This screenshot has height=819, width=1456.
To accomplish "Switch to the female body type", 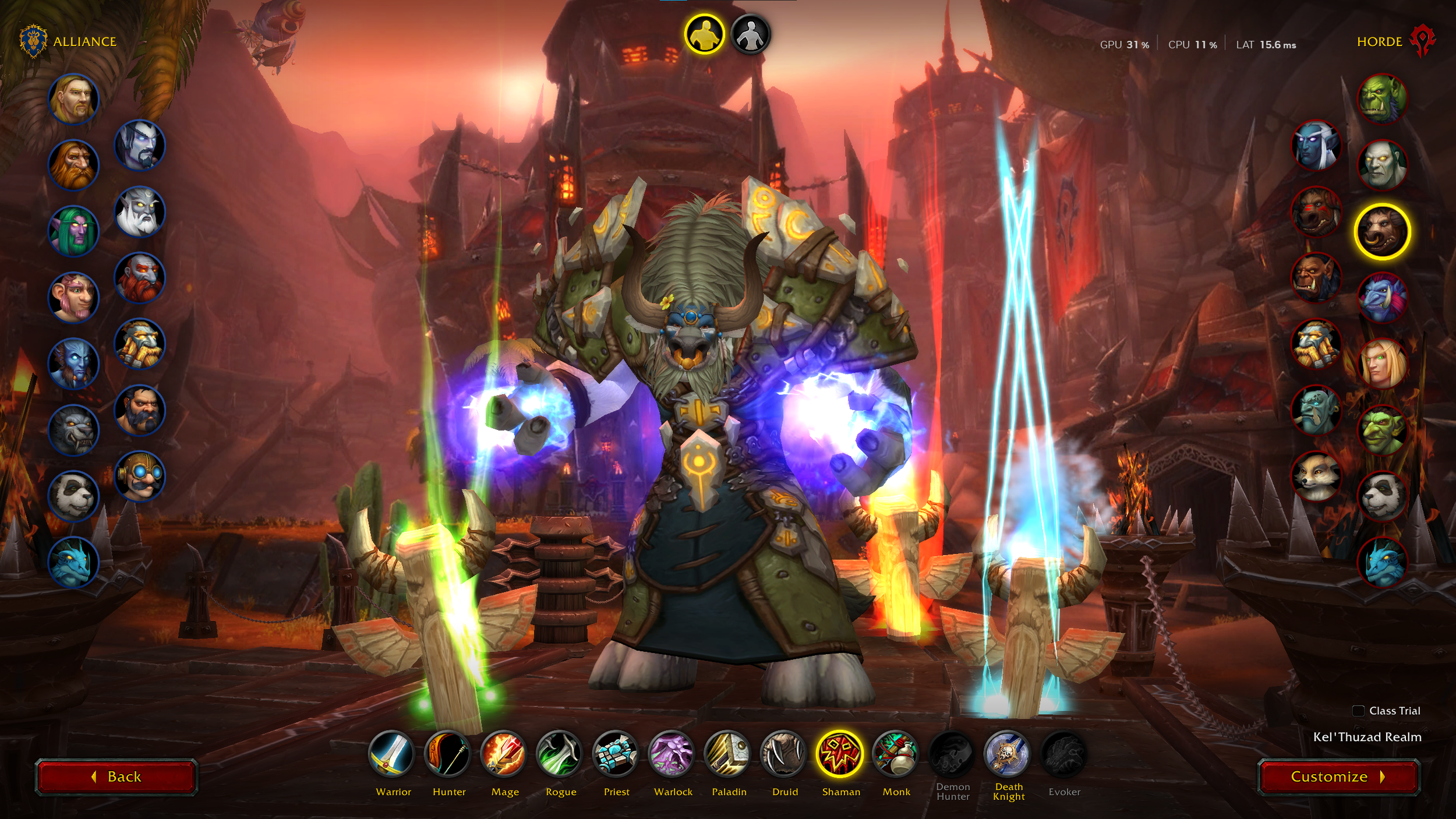I will coord(751,34).
